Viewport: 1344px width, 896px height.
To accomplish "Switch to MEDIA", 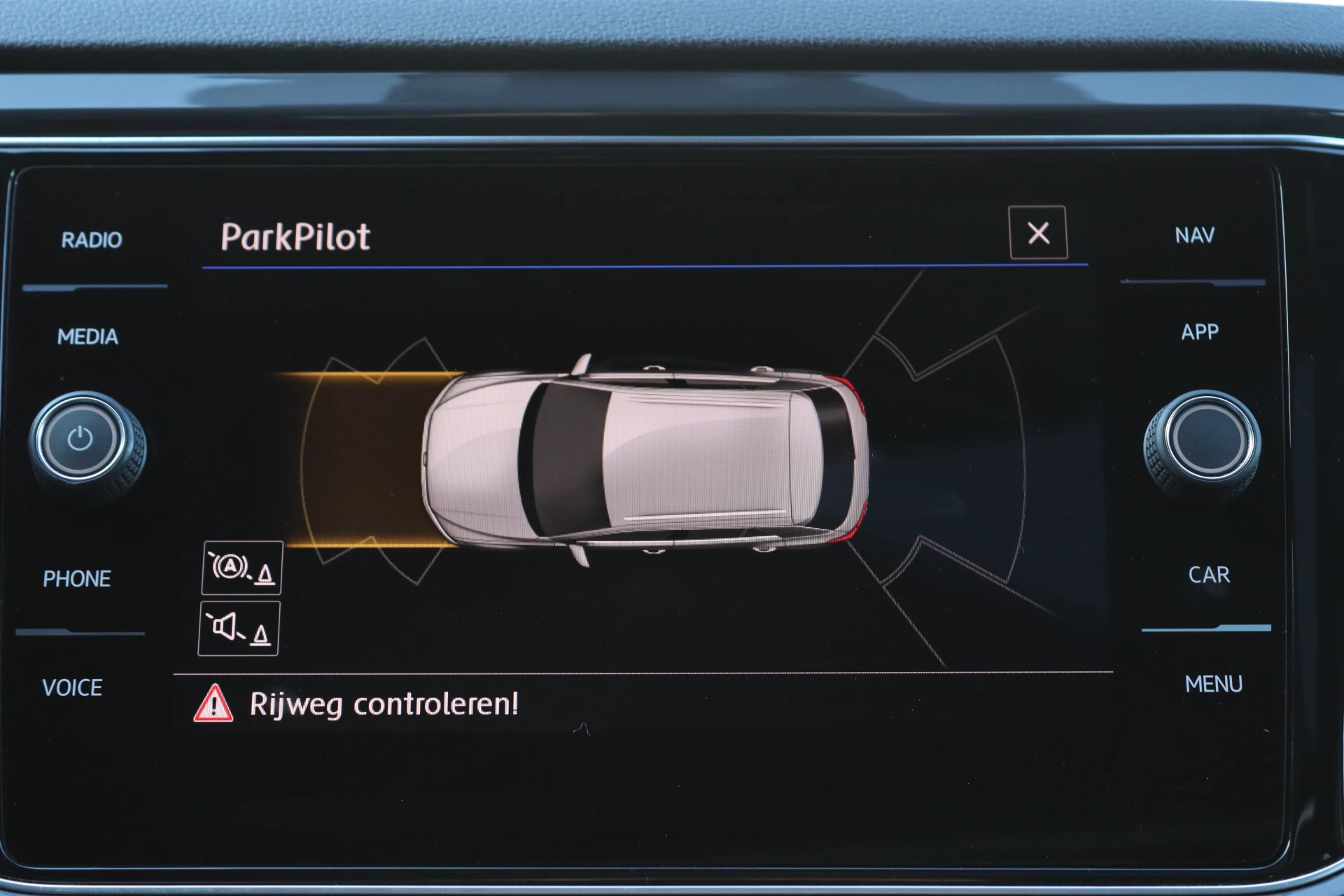I will (x=87, y=337).
